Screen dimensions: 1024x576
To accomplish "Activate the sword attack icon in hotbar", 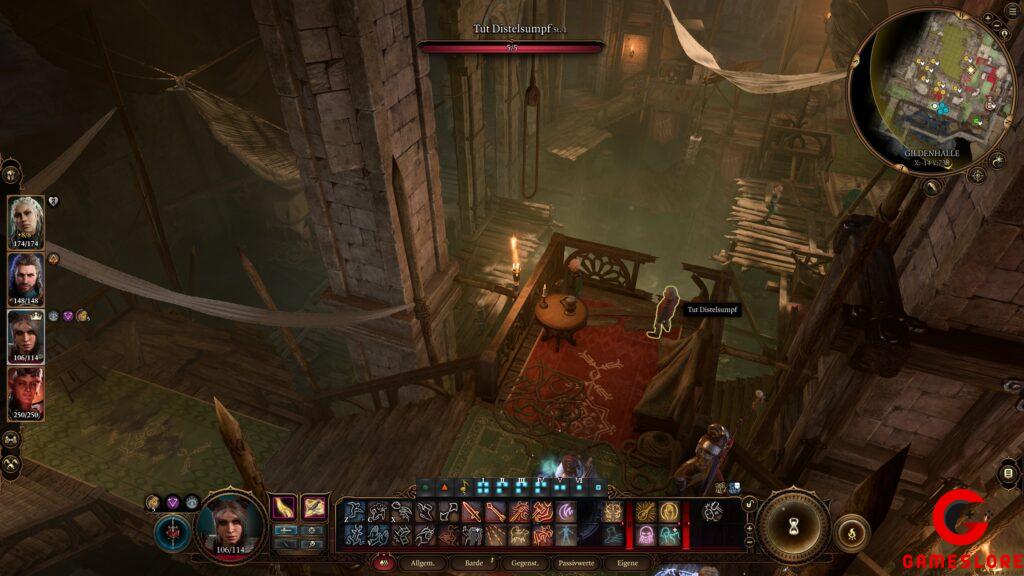I will (472, 512).
